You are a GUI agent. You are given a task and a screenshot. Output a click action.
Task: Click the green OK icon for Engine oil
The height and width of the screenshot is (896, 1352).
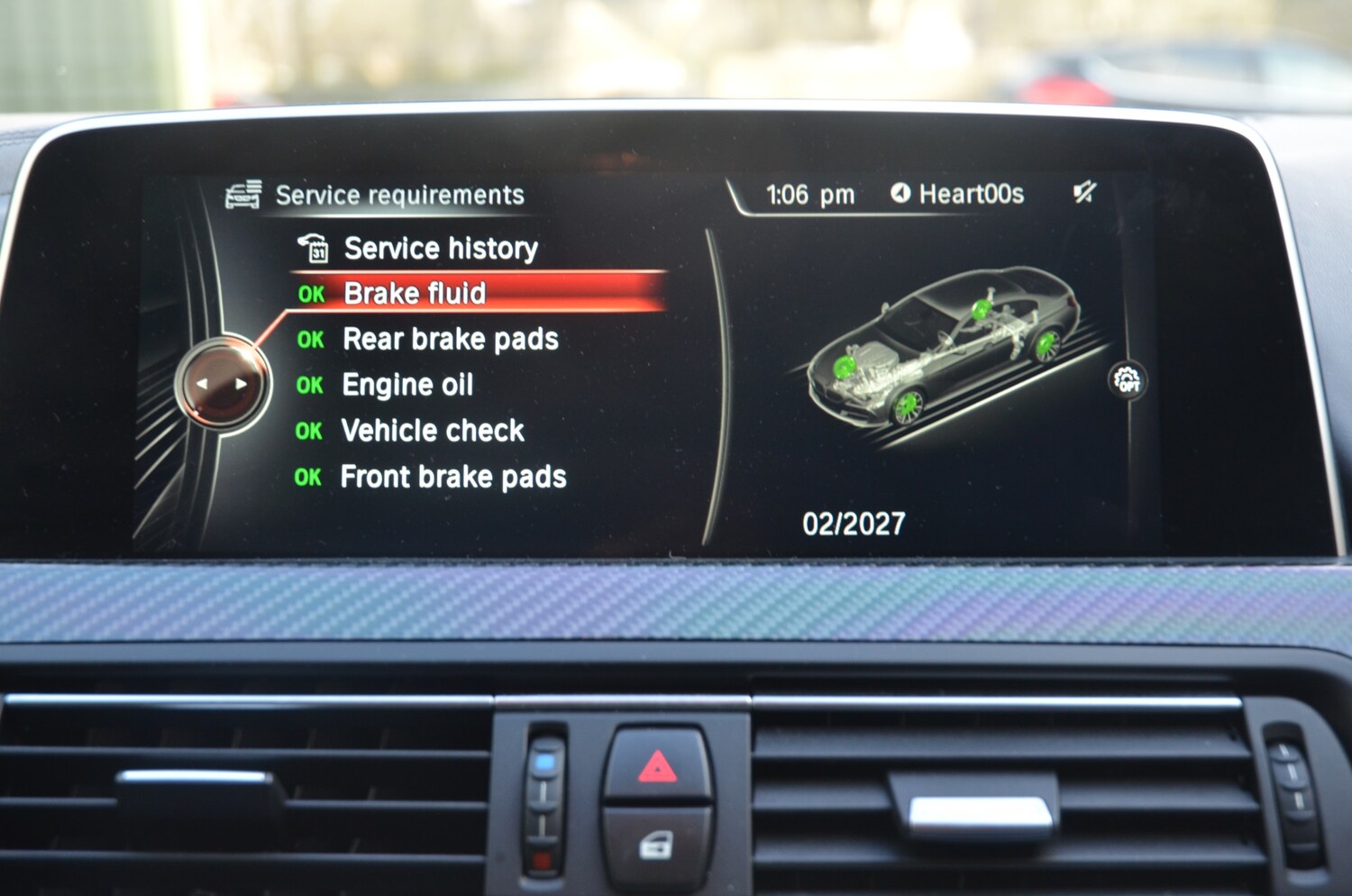(310, 385)
